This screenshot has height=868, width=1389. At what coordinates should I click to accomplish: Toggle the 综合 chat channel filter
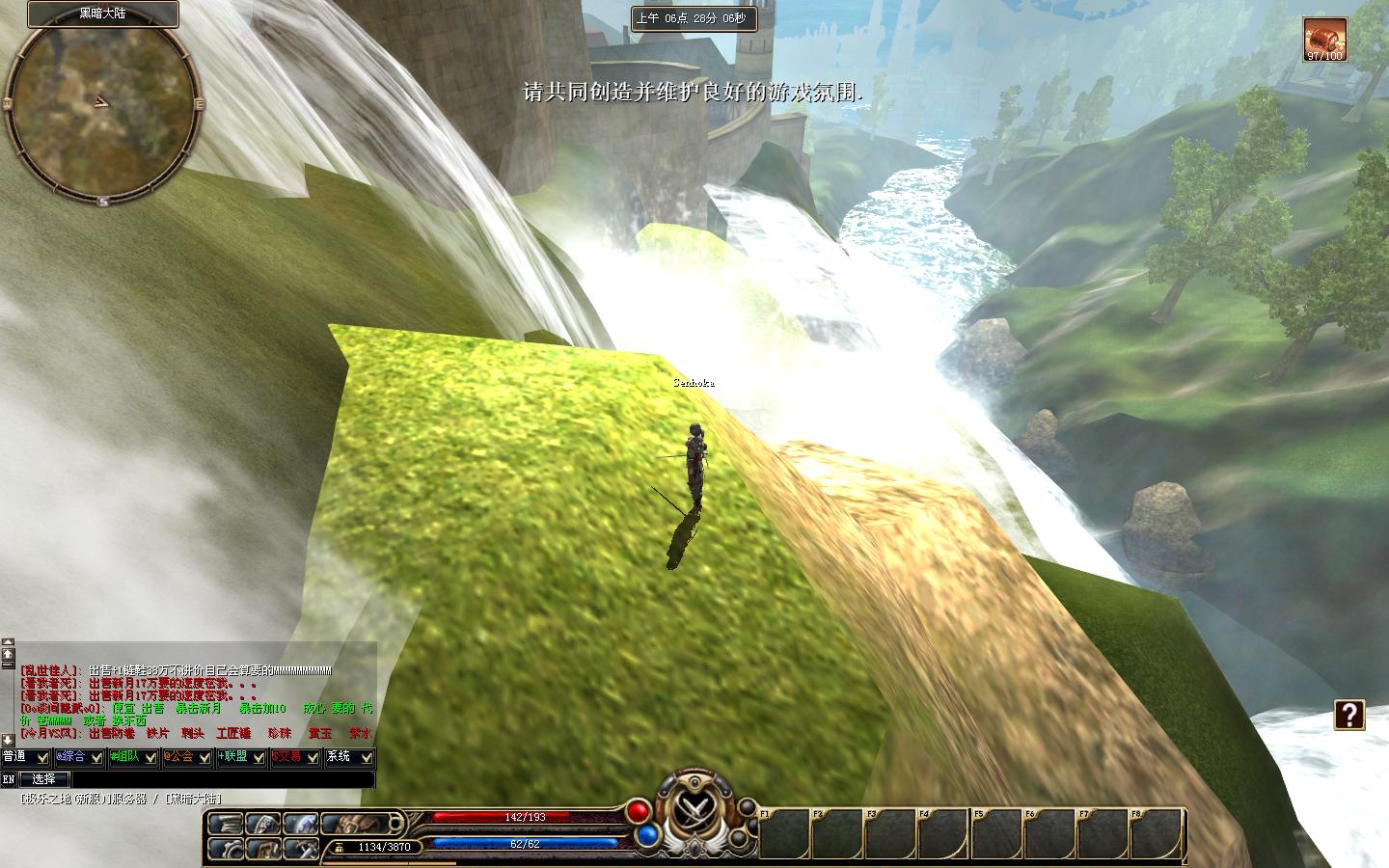(x=79, y=757)
